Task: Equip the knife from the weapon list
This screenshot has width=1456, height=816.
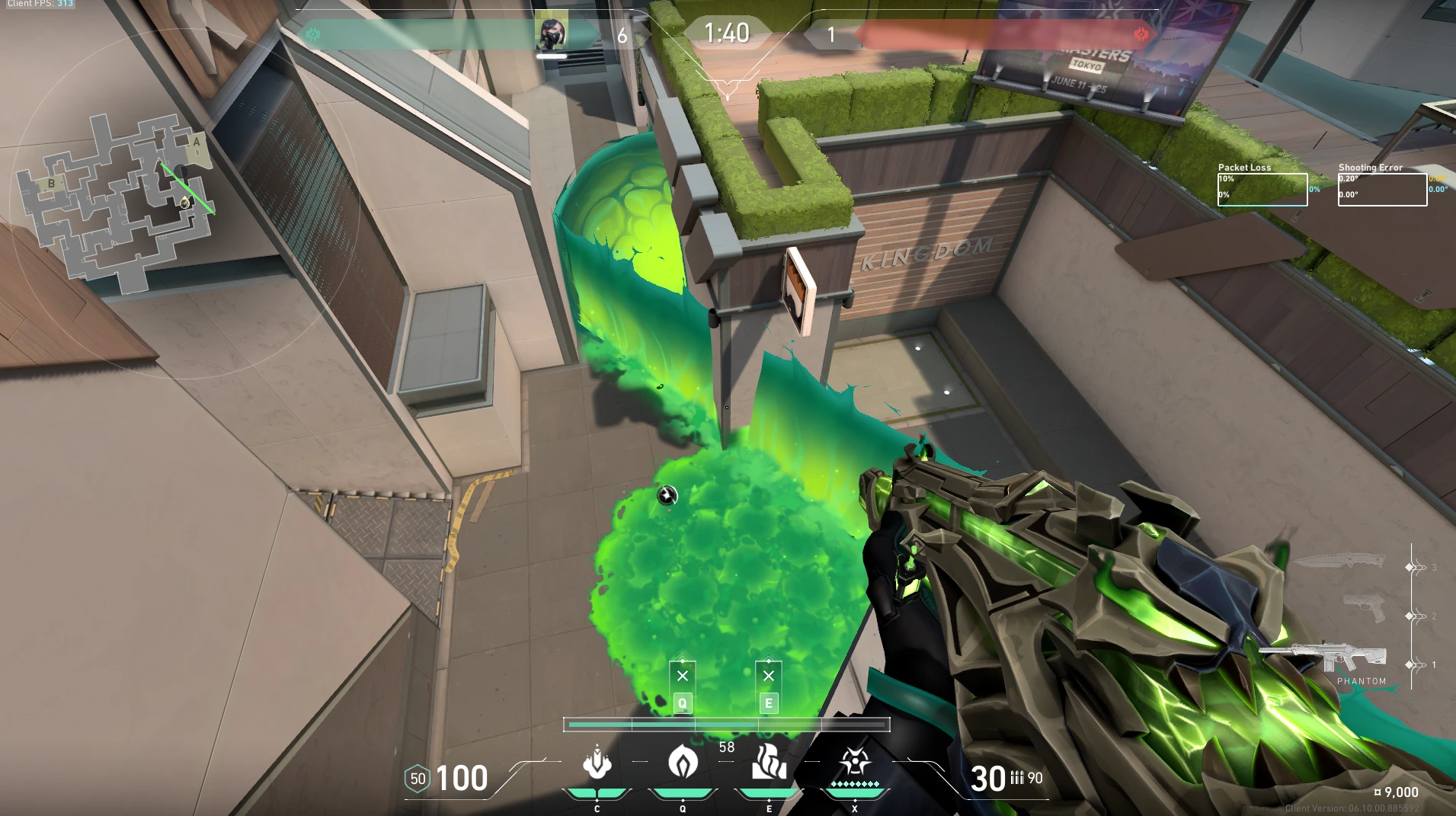Action: coord(1339,562)
